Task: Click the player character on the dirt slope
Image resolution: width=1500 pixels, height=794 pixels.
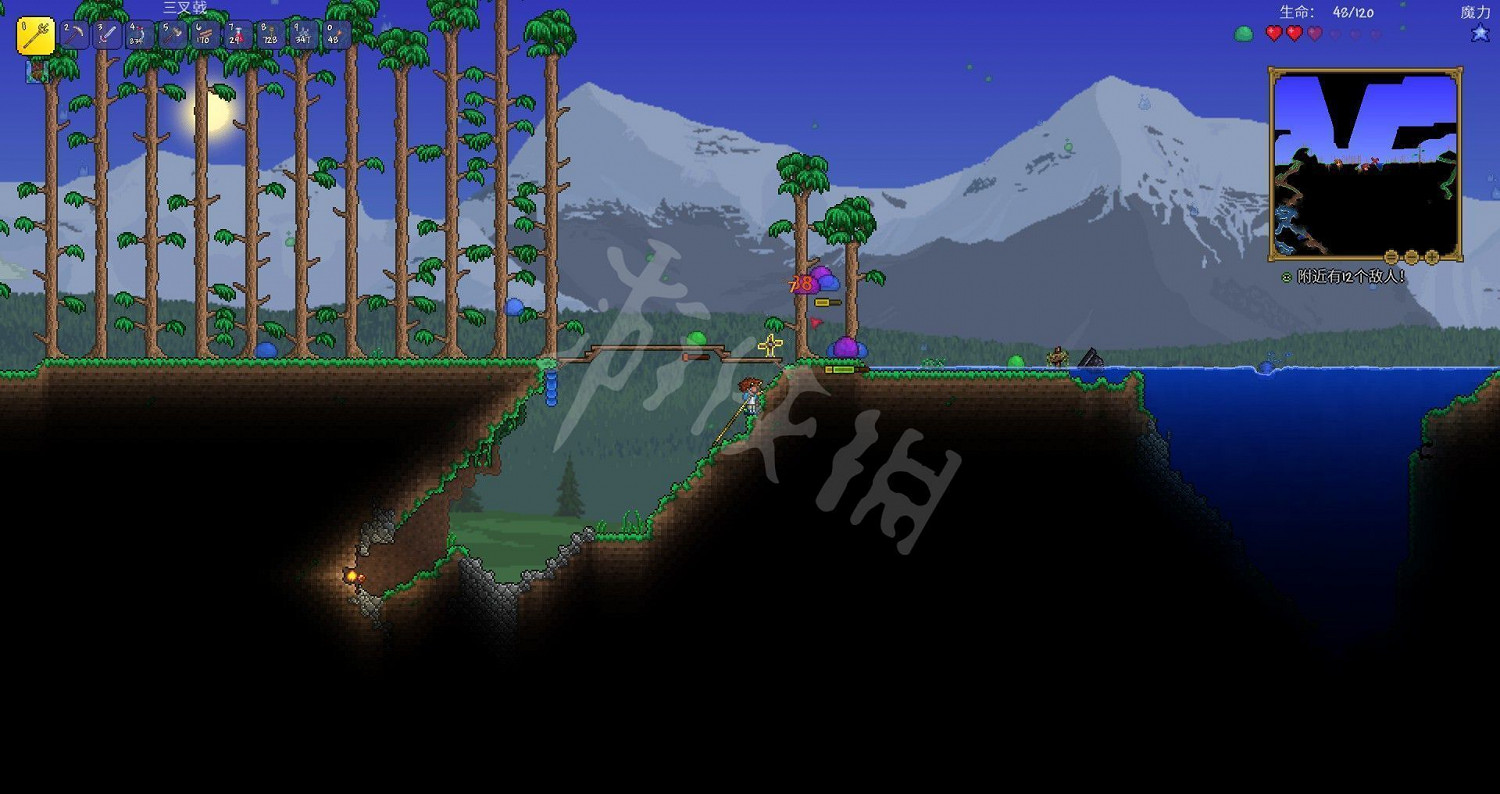Action: click(748, 395)
